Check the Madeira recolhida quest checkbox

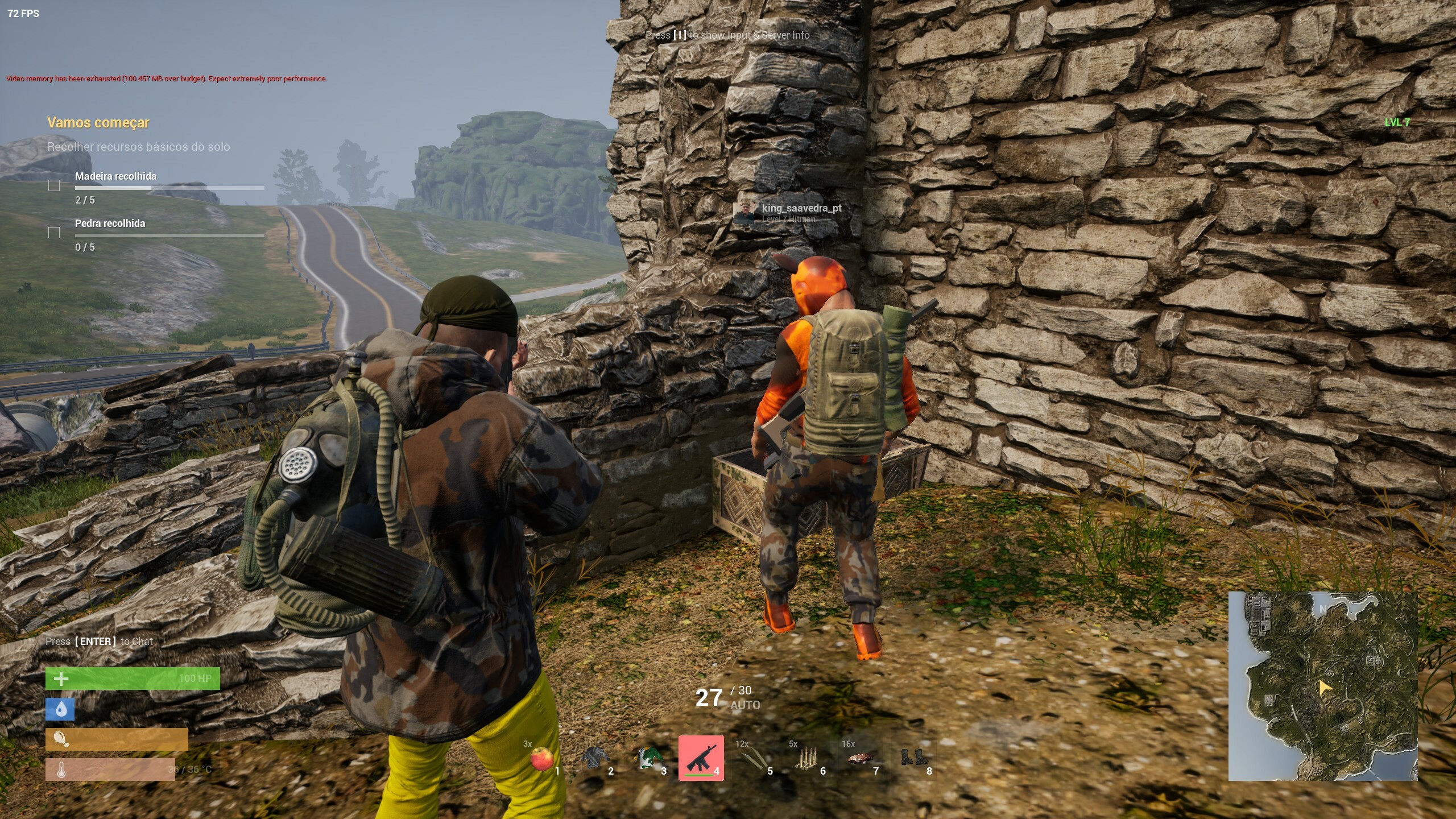point(54,185)
